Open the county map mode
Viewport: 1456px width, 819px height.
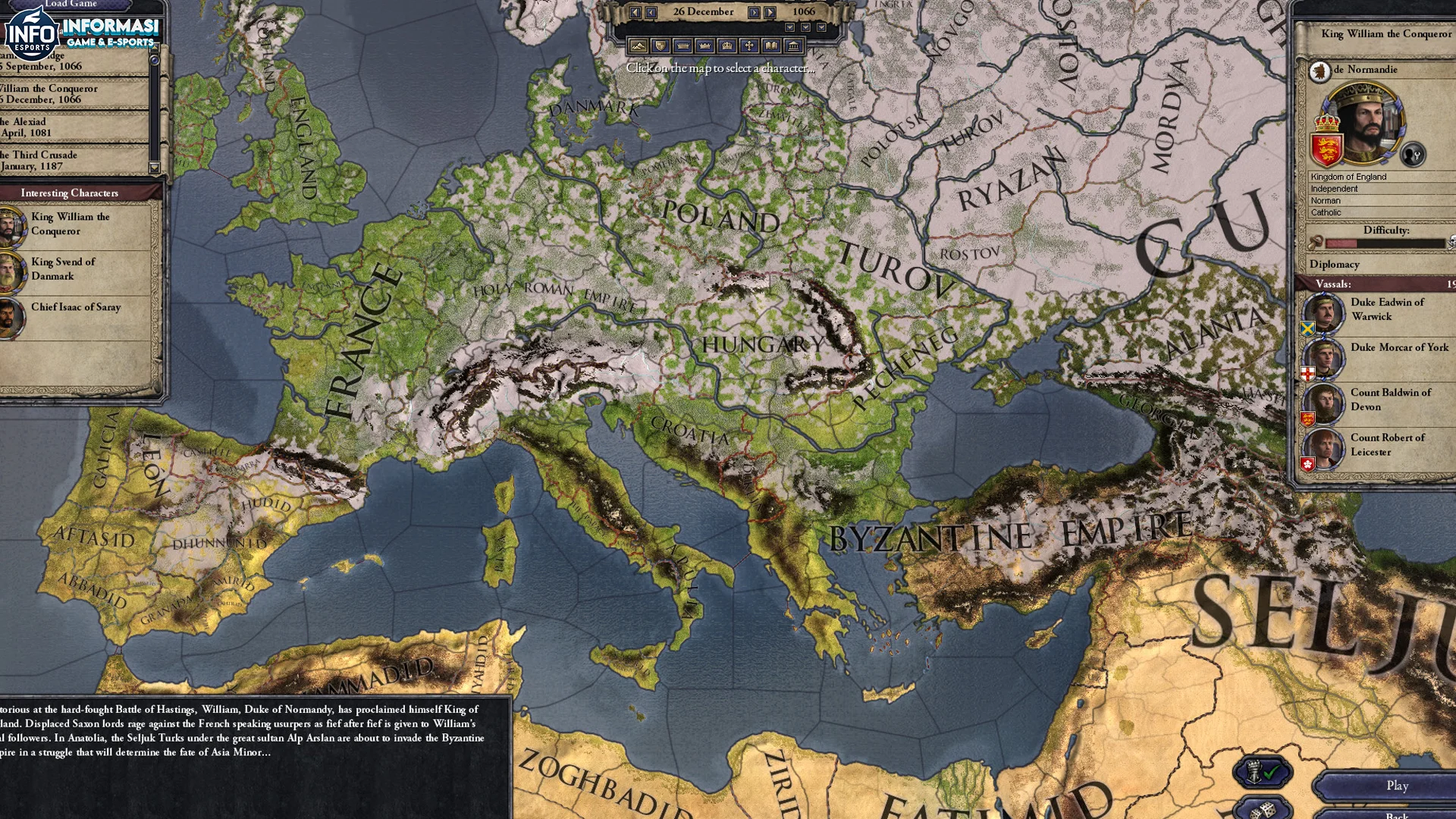(x=683, y=45)
